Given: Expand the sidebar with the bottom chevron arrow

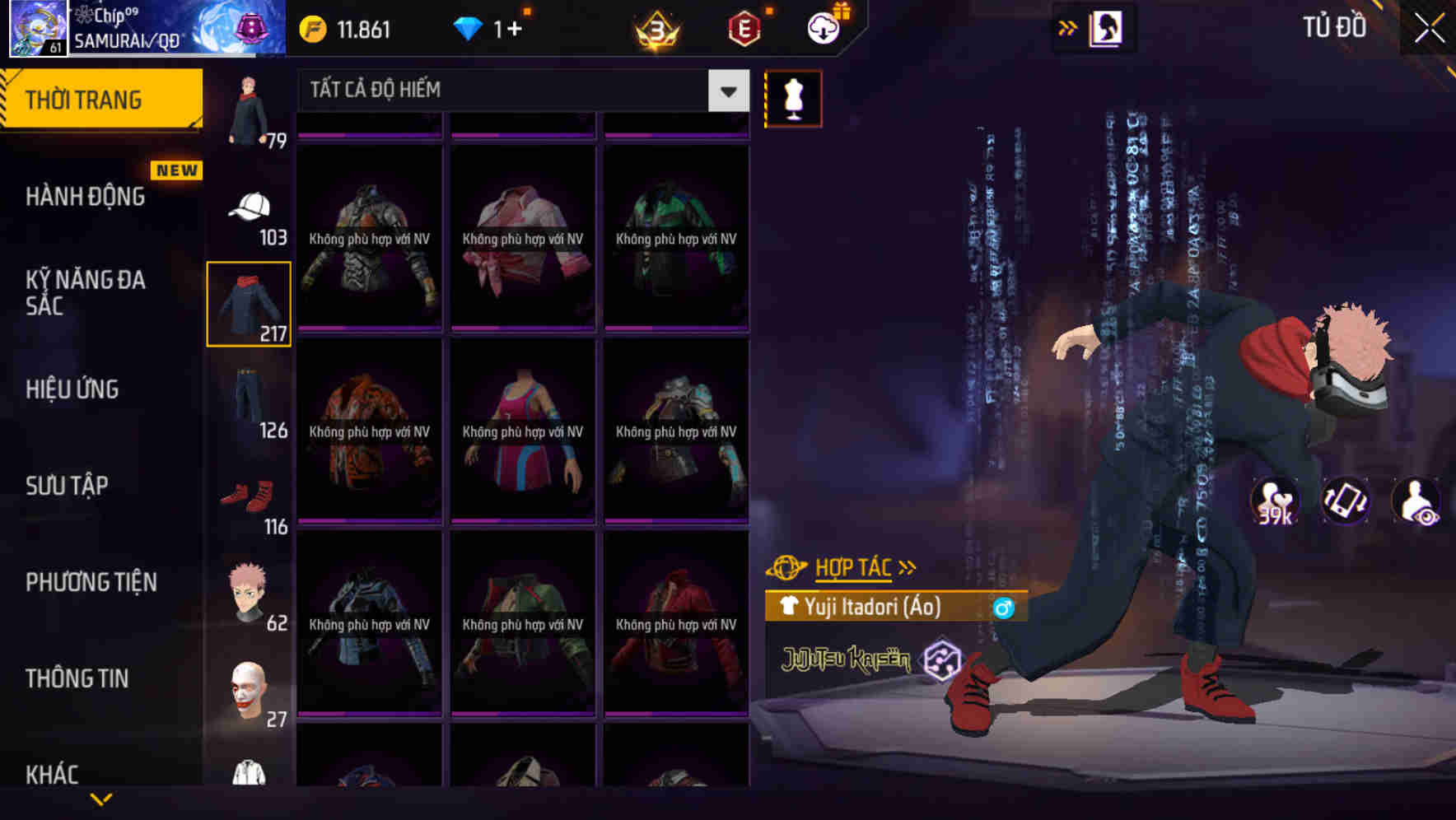Looking at the screenshot, I should (x=101, y=798).
